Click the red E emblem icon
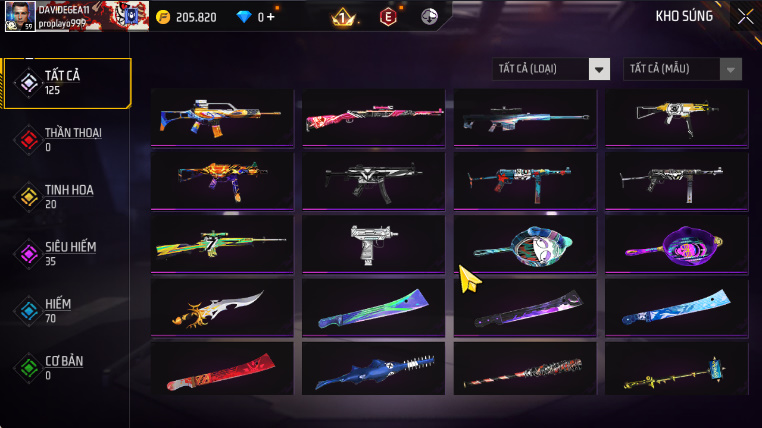This screenshot has width=762, height=428. pyautogui.click(x=388, y=17)
